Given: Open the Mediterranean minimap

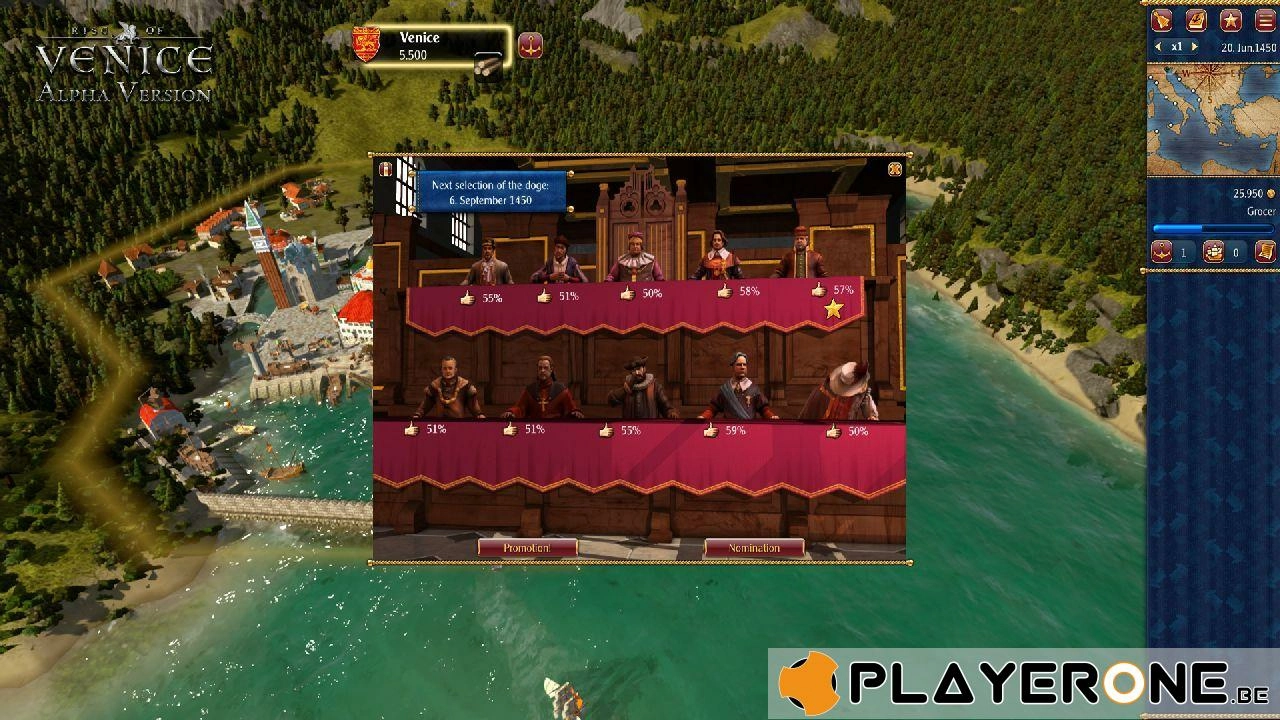Looking at the screenshot, I should tap(1211, 120).
